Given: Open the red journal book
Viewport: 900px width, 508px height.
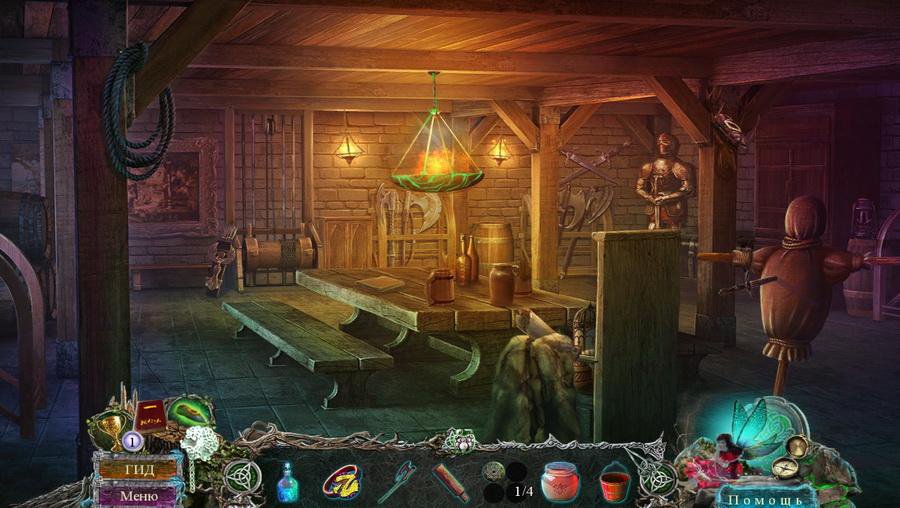Looking at the screenshot, I should coord(148,416).
